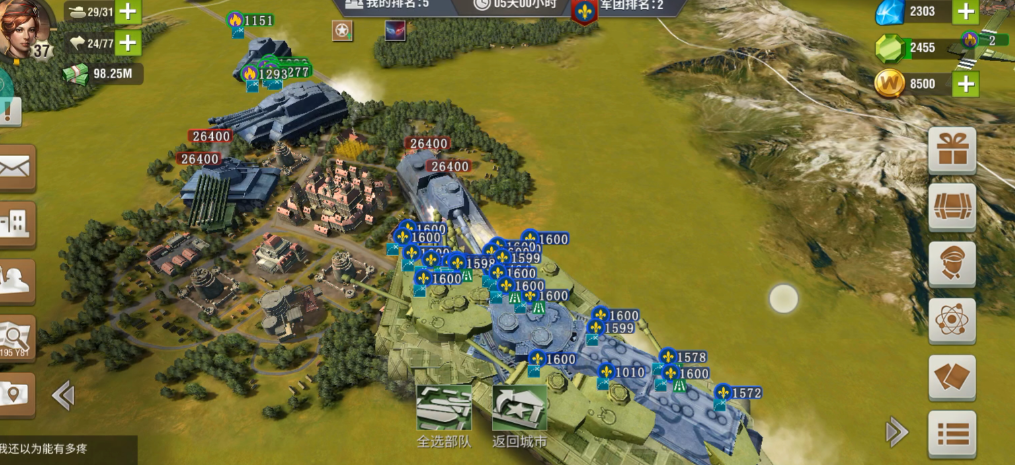Add more tank units with plus button
Viewport: 1015px width, 465px height.
pyautogui.click(x=128, y=12)
